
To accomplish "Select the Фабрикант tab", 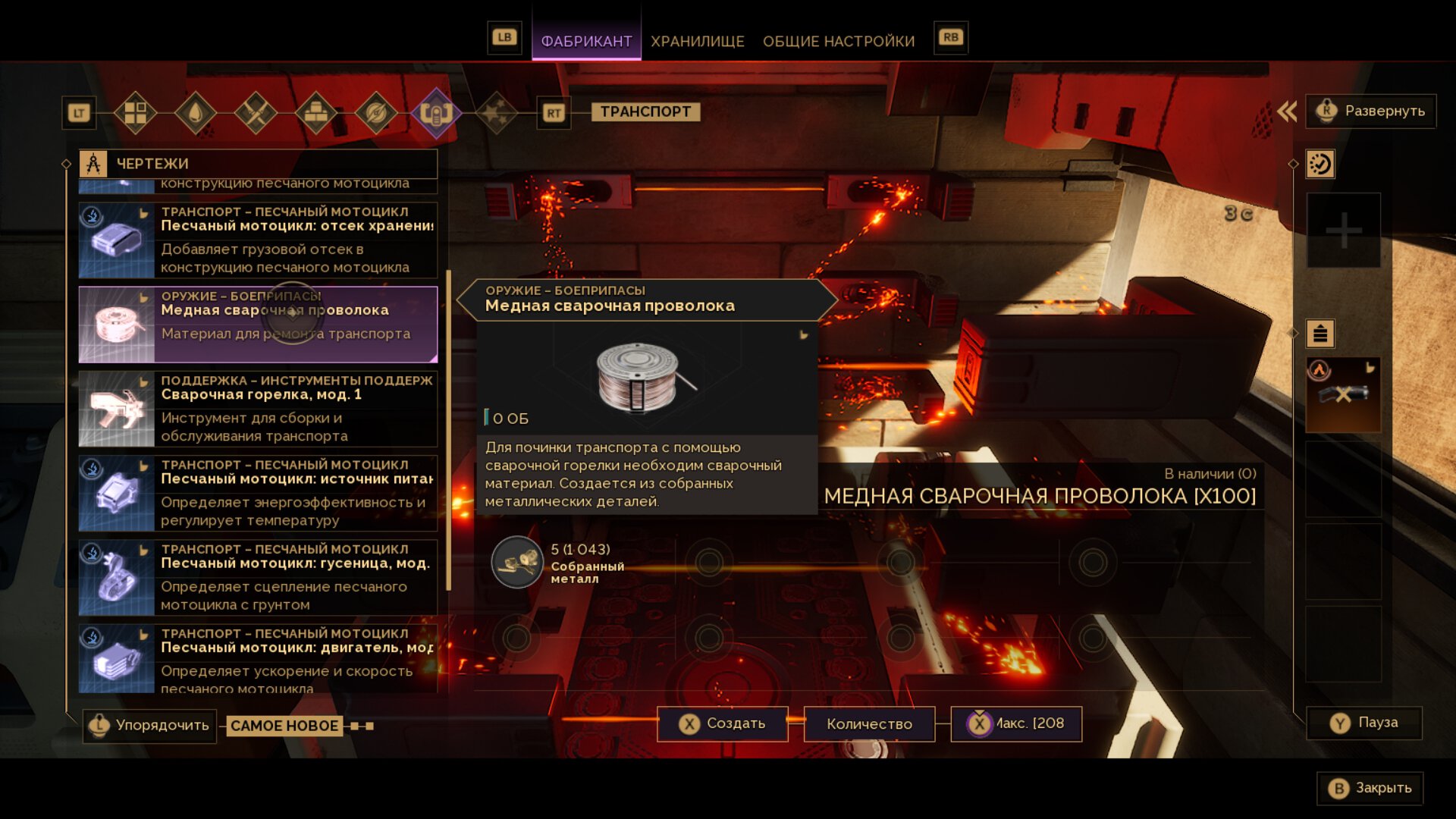I will pos(586,41).
